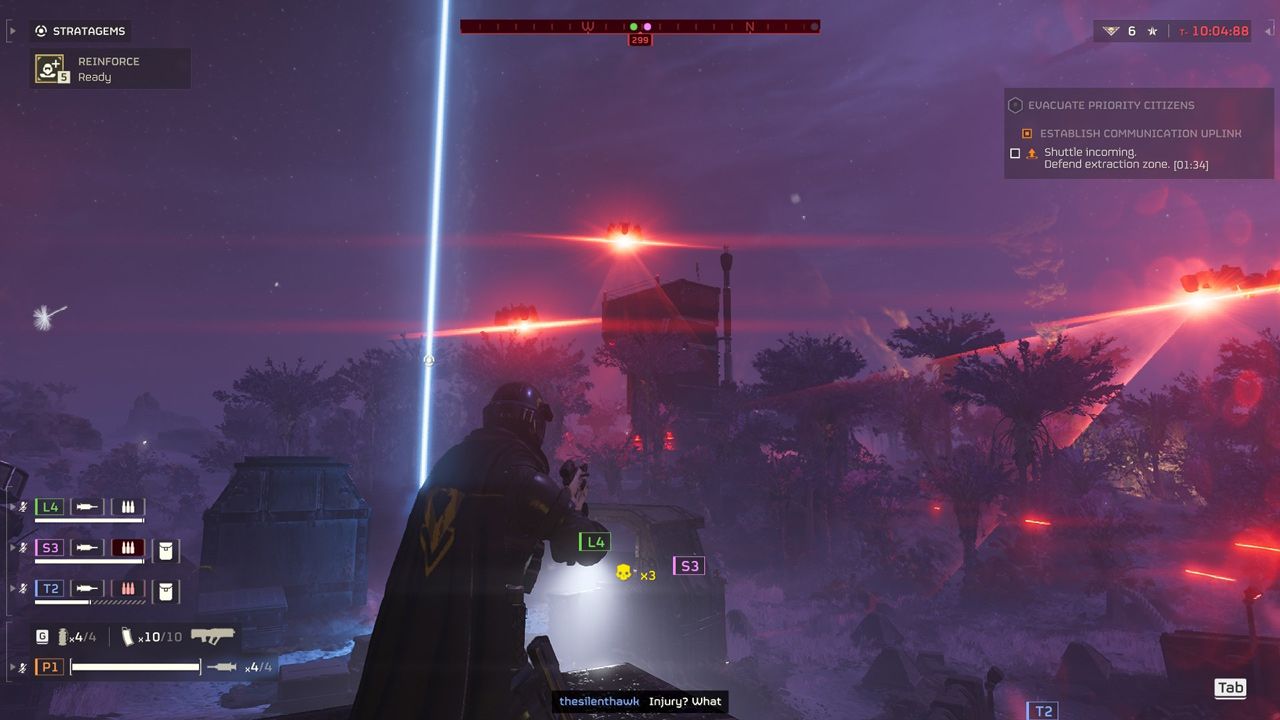Expand teammate L4's loadout details
This screenshot has width=1280, height=720.
[x=12, y=507]
